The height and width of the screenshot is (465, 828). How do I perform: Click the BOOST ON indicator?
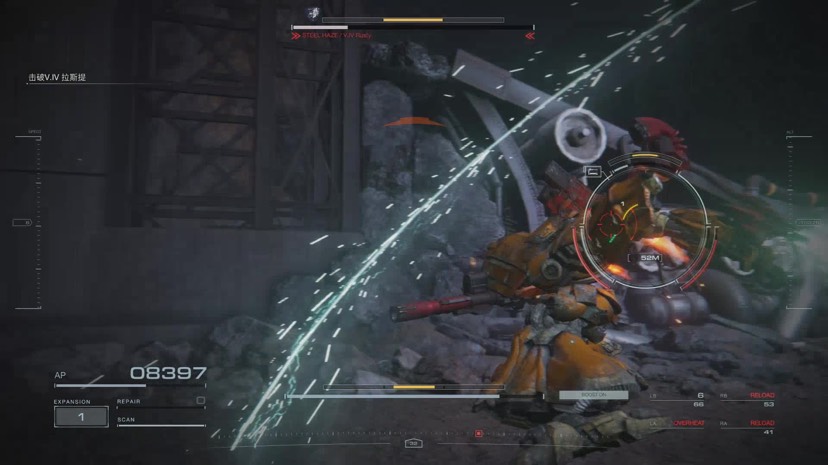pyautogui.click(x=593, y=395)
